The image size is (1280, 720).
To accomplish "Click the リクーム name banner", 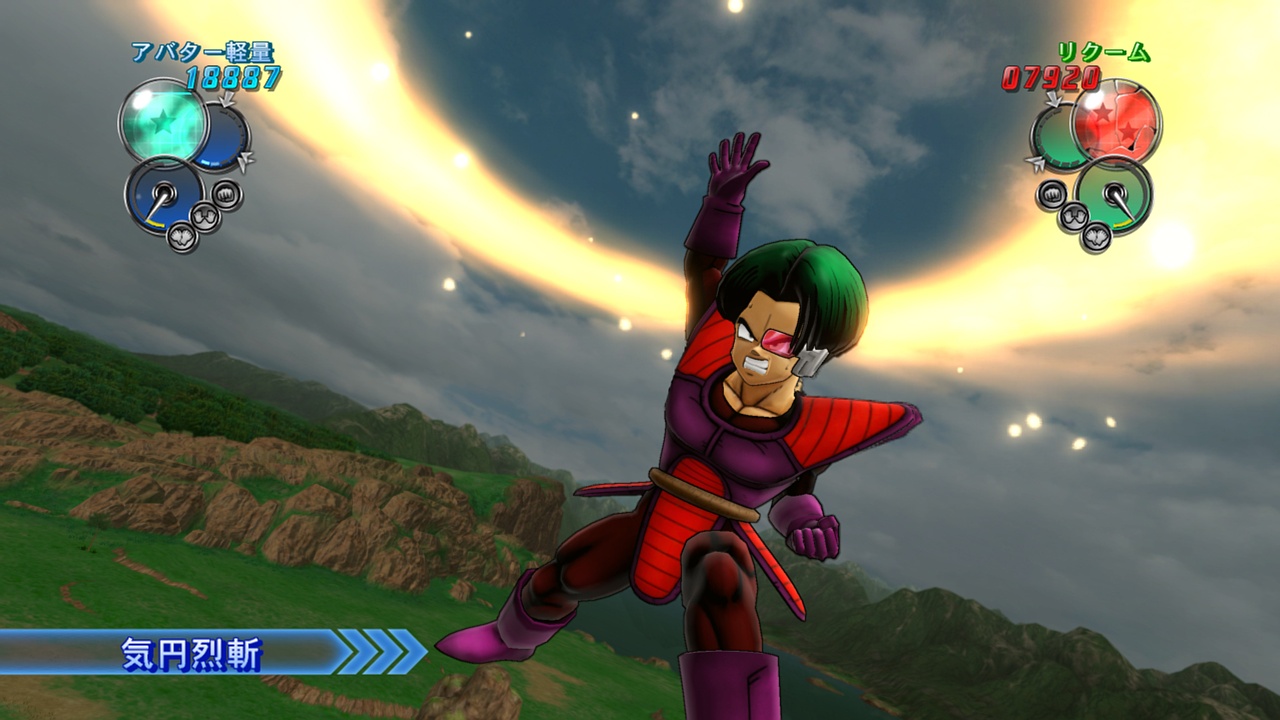I will (1105, 54).
